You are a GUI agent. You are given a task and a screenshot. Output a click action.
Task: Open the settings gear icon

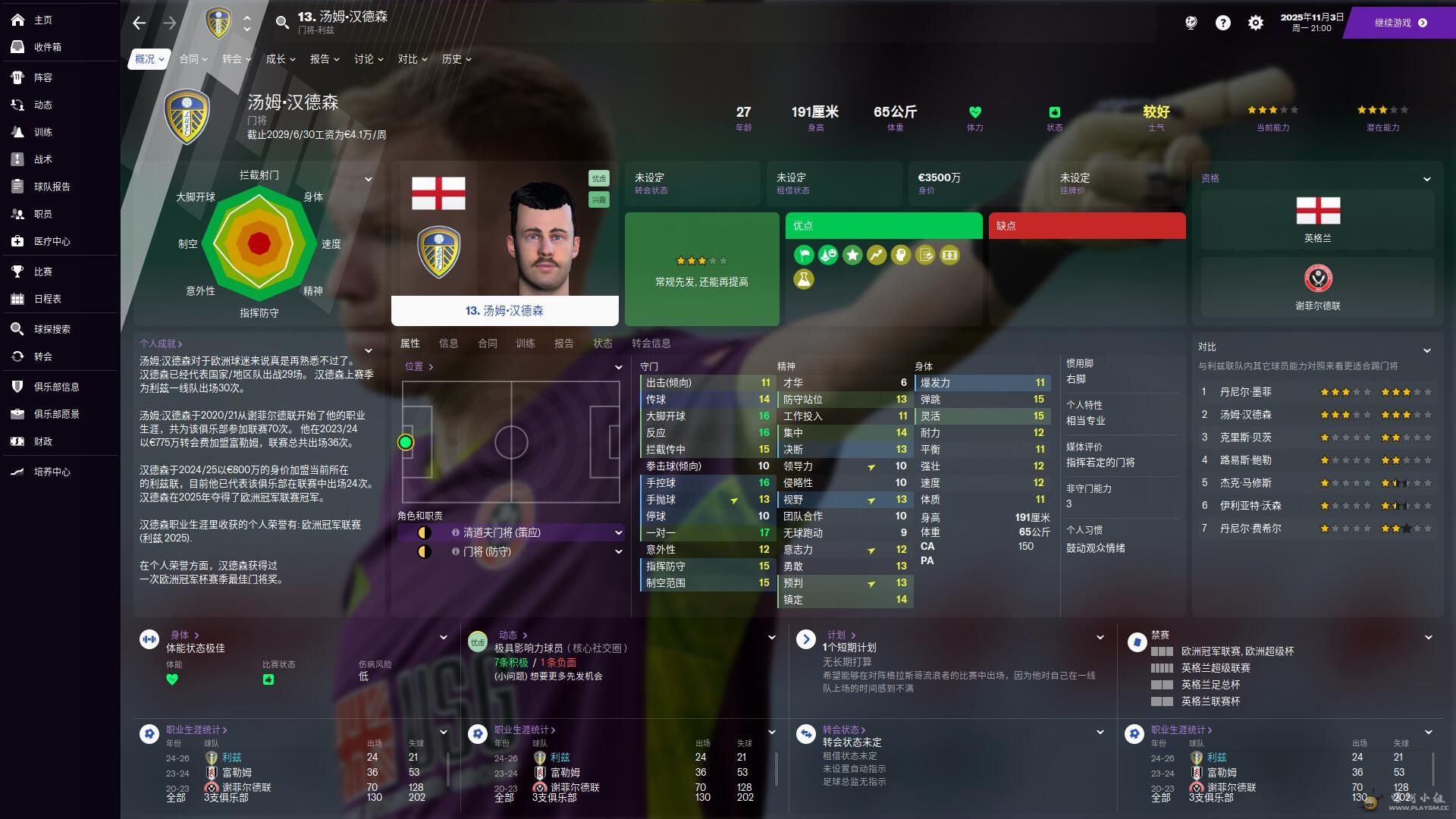1256,24
